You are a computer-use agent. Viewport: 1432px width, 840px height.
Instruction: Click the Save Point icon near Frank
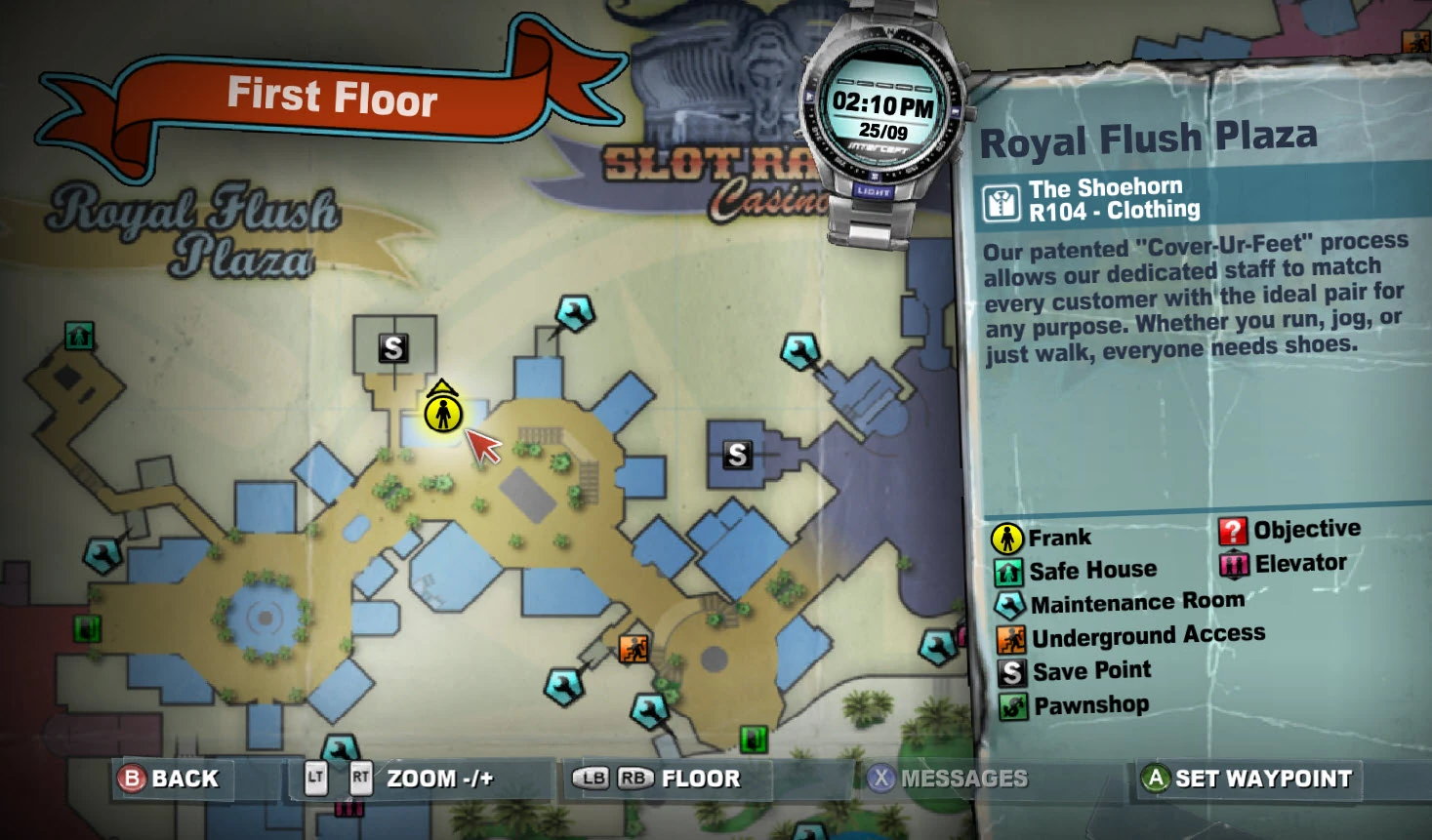click(395, 348)
